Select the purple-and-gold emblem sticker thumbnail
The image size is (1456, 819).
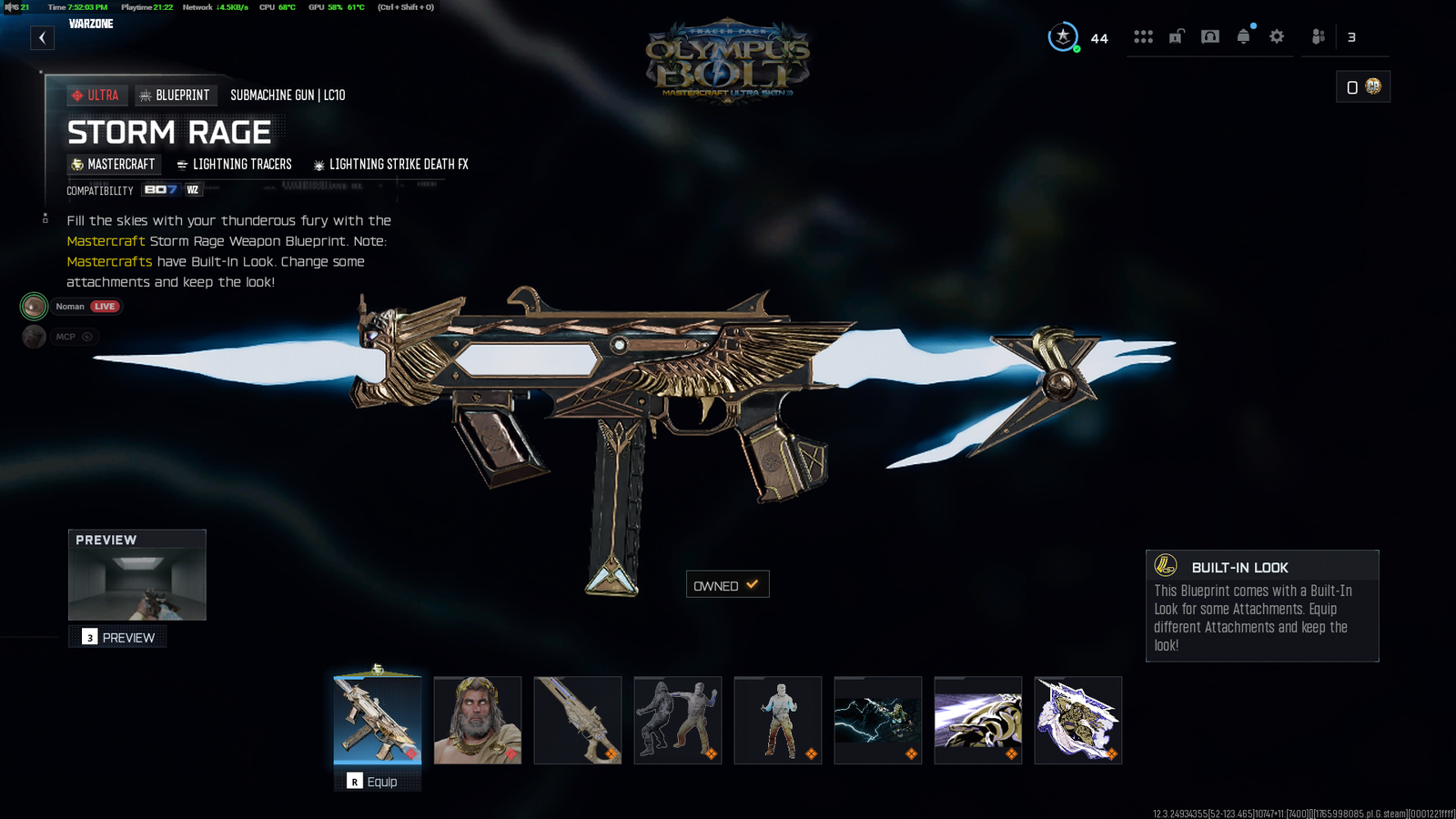(x=1078, y=720)
